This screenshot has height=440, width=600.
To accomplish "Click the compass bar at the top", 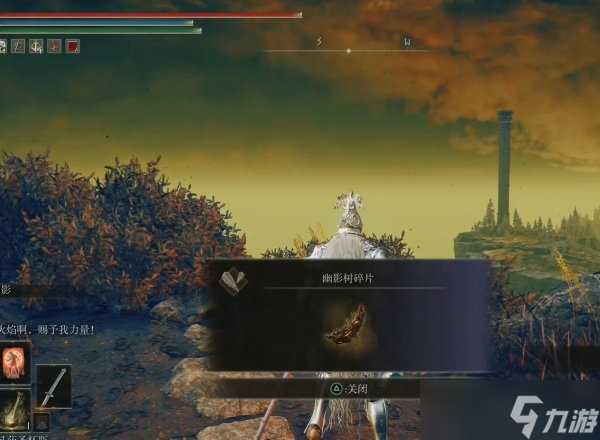I will pos(348,49).
